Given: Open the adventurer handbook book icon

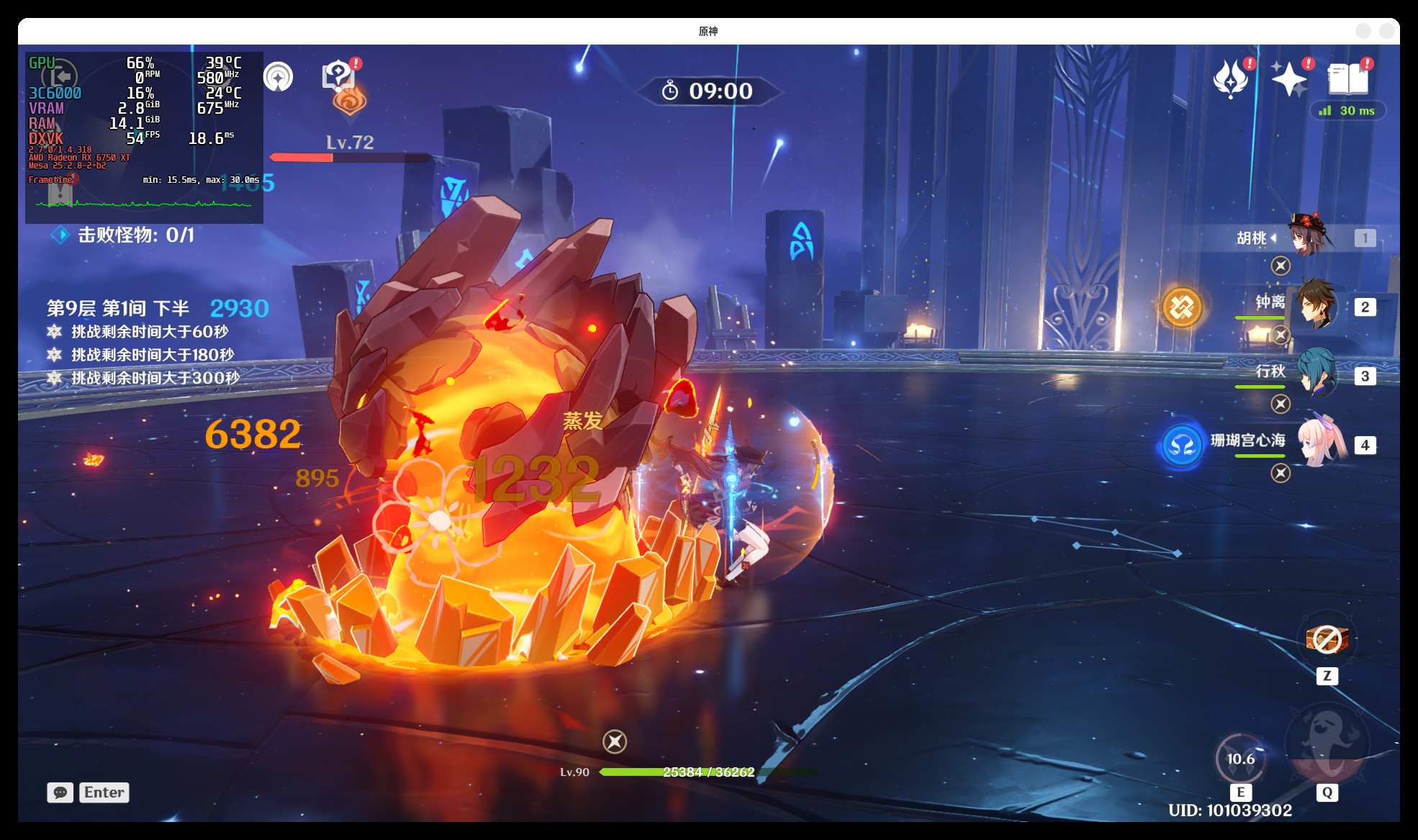Looking at the screenshot, I should click(1347, 78).
